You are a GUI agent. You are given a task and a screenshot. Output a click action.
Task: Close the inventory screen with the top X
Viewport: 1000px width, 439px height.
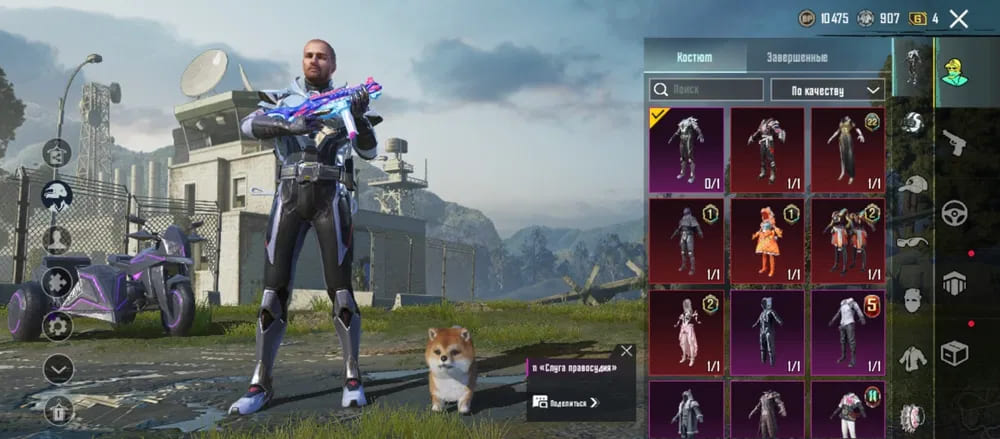coord(958,18)
